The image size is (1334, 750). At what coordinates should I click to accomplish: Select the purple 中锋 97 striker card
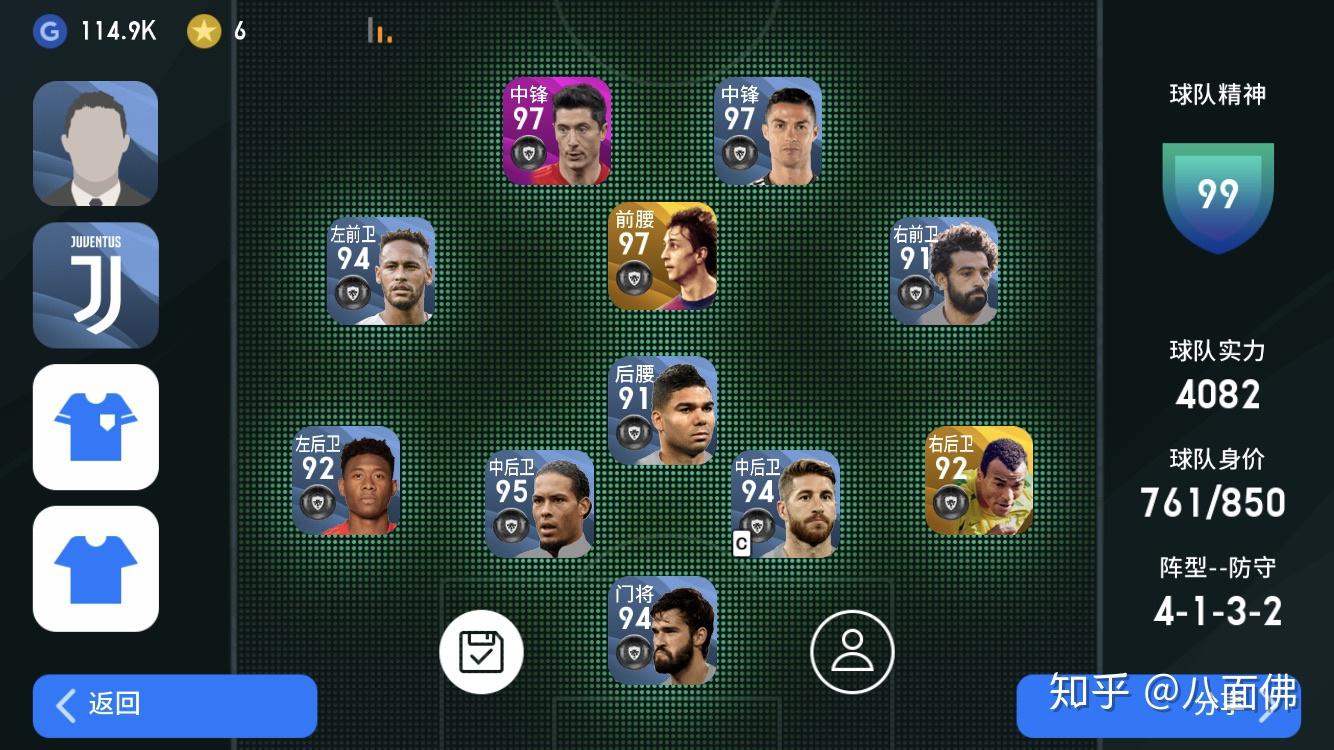(x=556, y=131)
